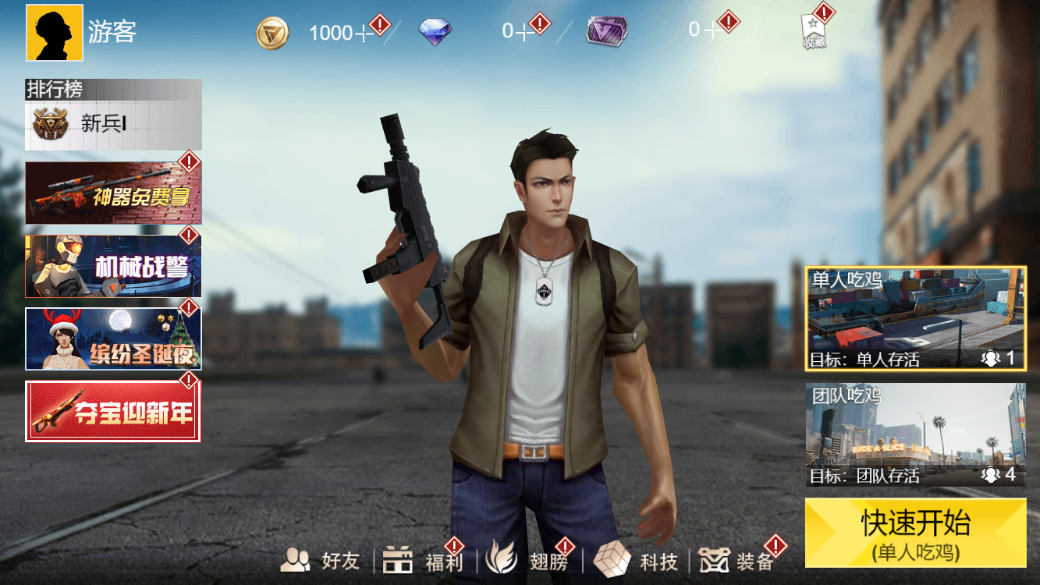
Task: Open the 好友 friends menu
Action: pos(321,560)
